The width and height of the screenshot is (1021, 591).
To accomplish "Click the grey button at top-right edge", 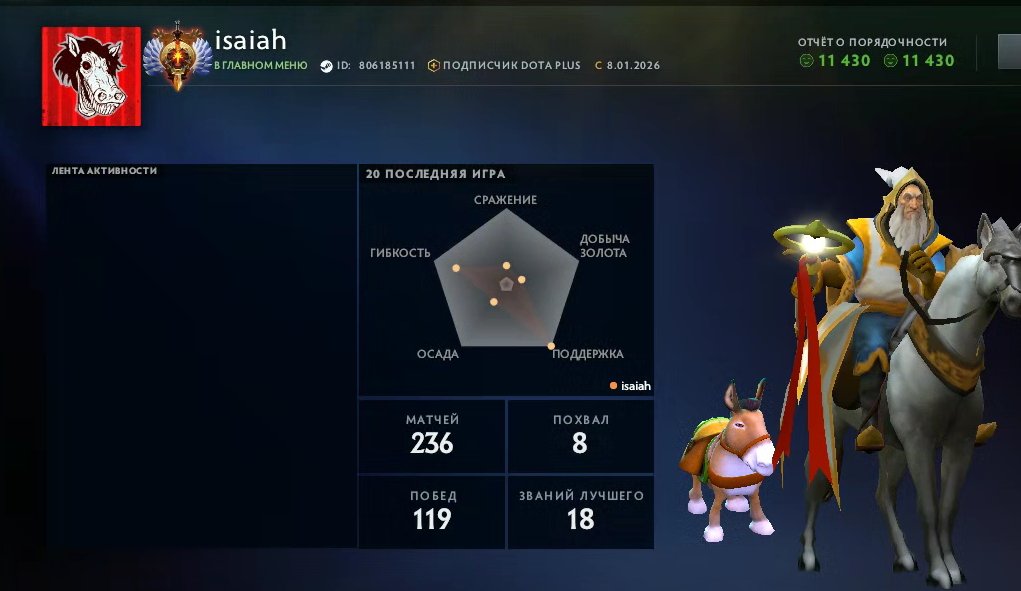I will point(1009,52).
